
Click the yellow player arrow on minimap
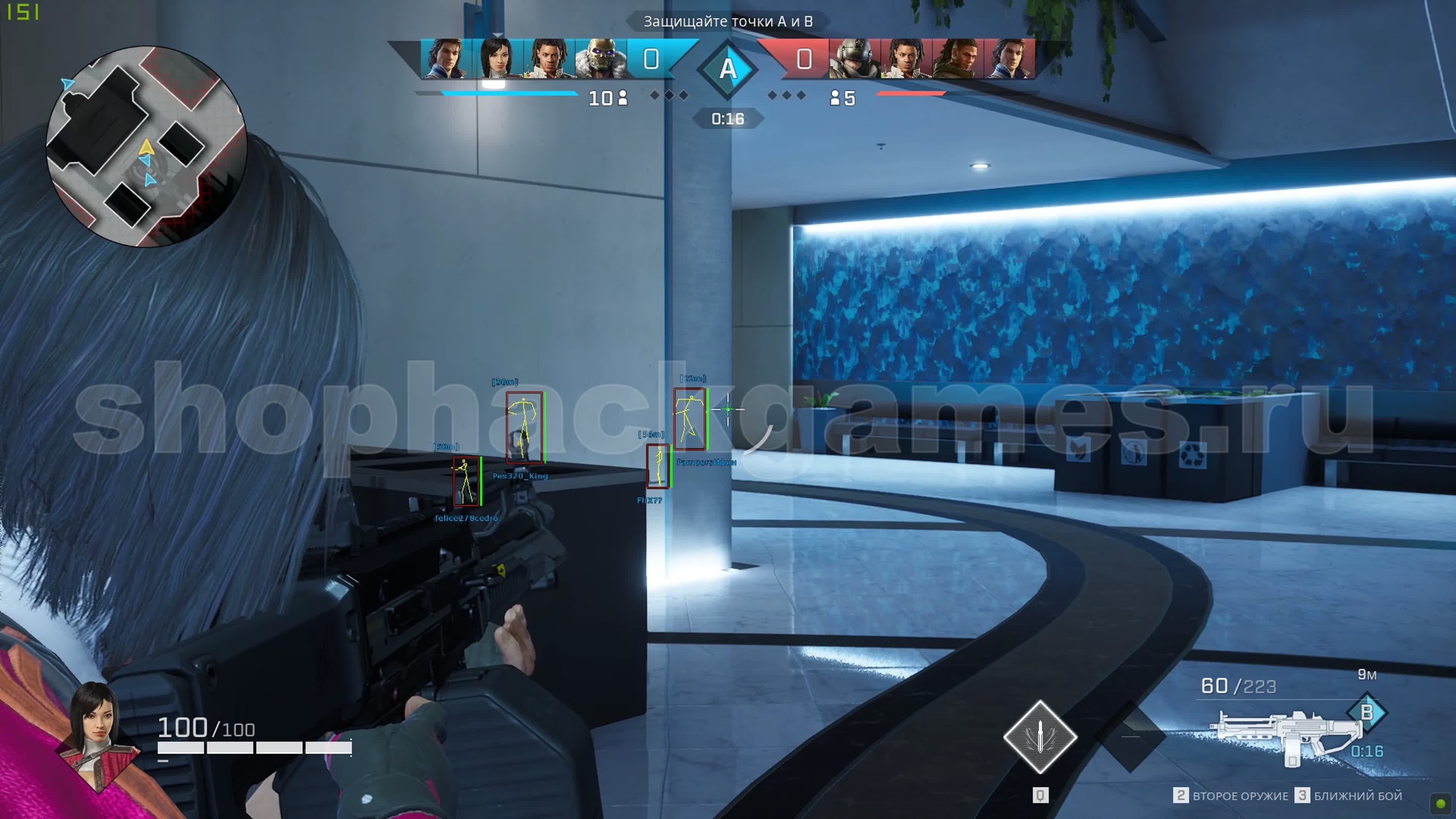coord(146,147)
